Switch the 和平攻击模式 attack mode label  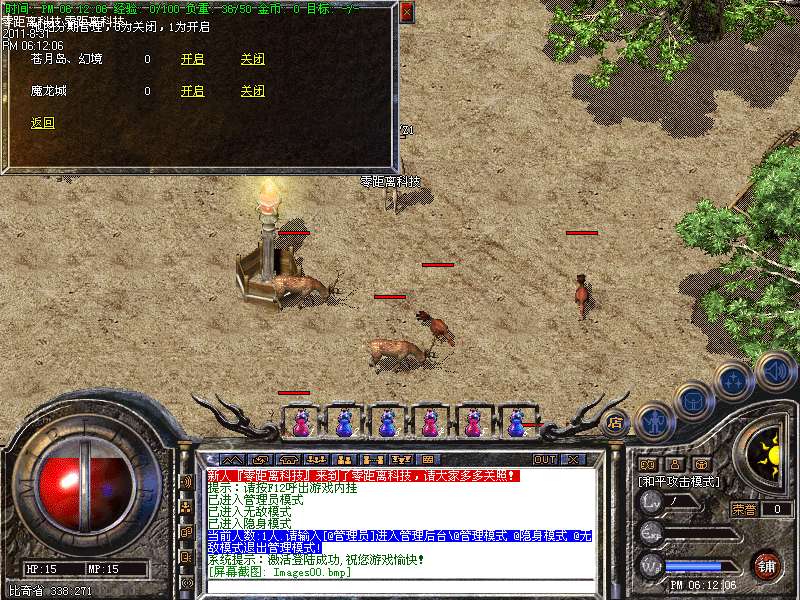pyautogui.click(x=679, y=481)
